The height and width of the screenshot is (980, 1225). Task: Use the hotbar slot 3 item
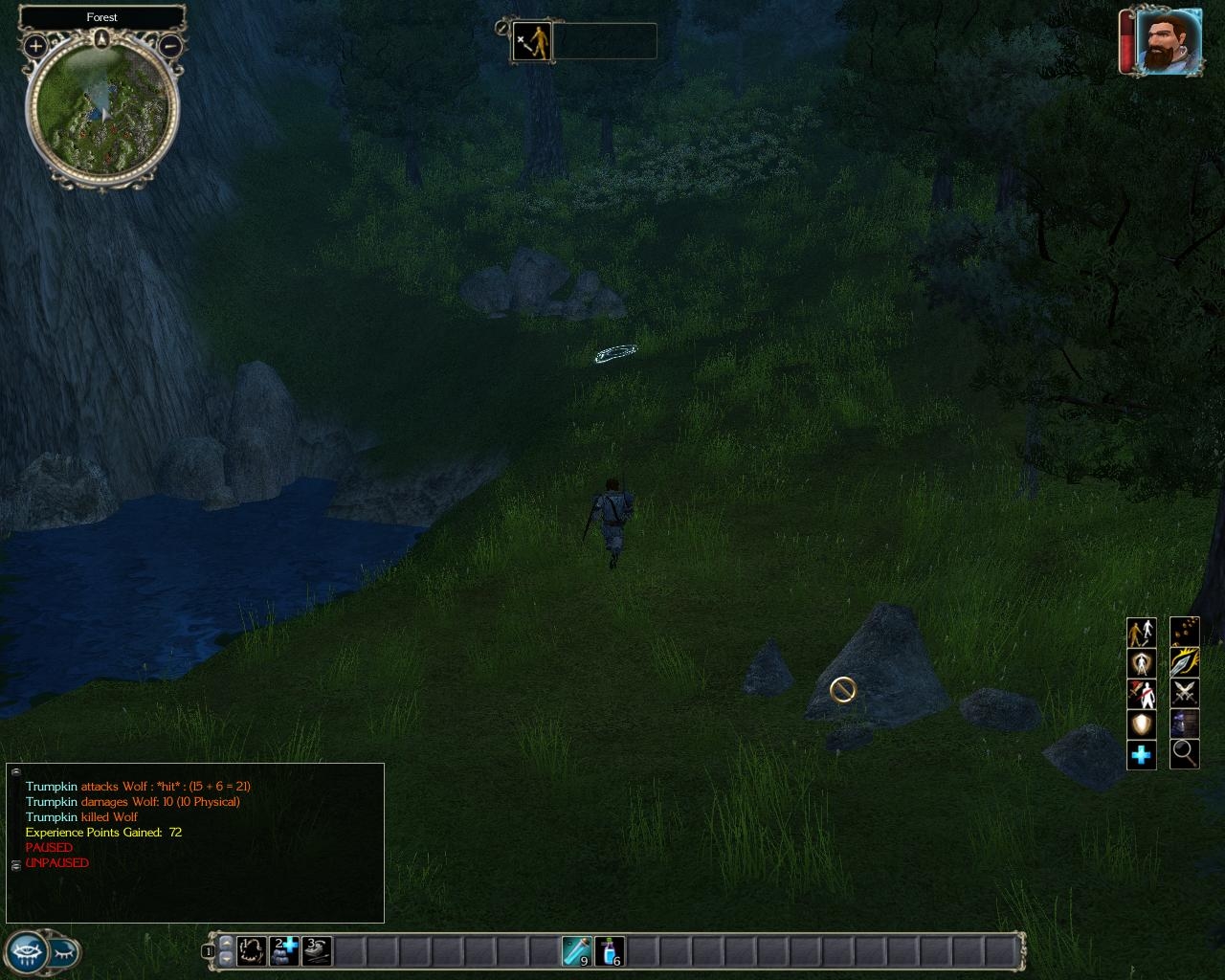(317, 950)
